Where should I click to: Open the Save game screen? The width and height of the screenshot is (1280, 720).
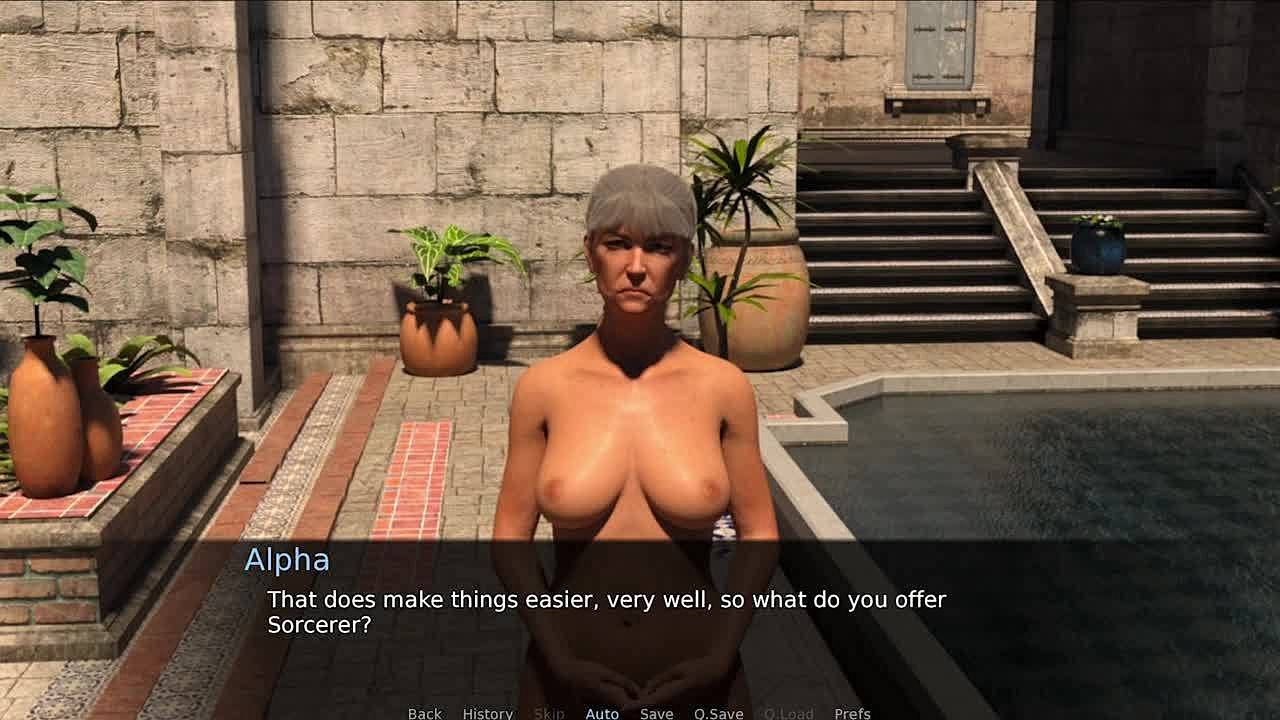656,713
